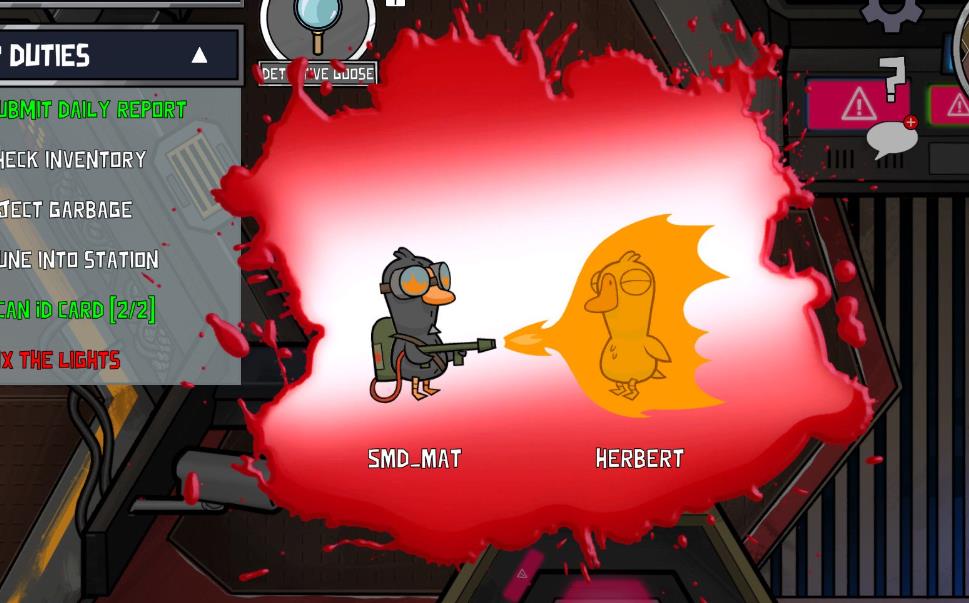Viewport: 969px width, 603px height.
Task: Open the settings gear menu
Action: (890, 12)
